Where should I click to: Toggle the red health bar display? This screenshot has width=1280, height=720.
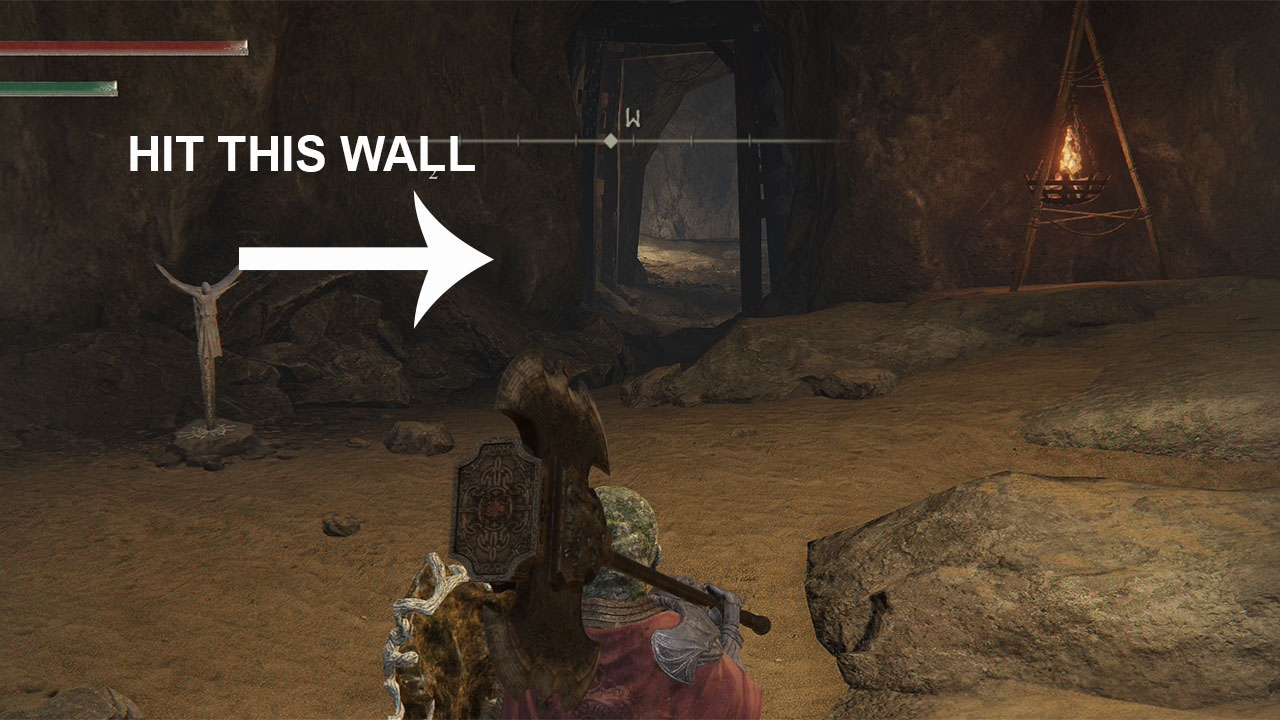[x=120, y=48]
